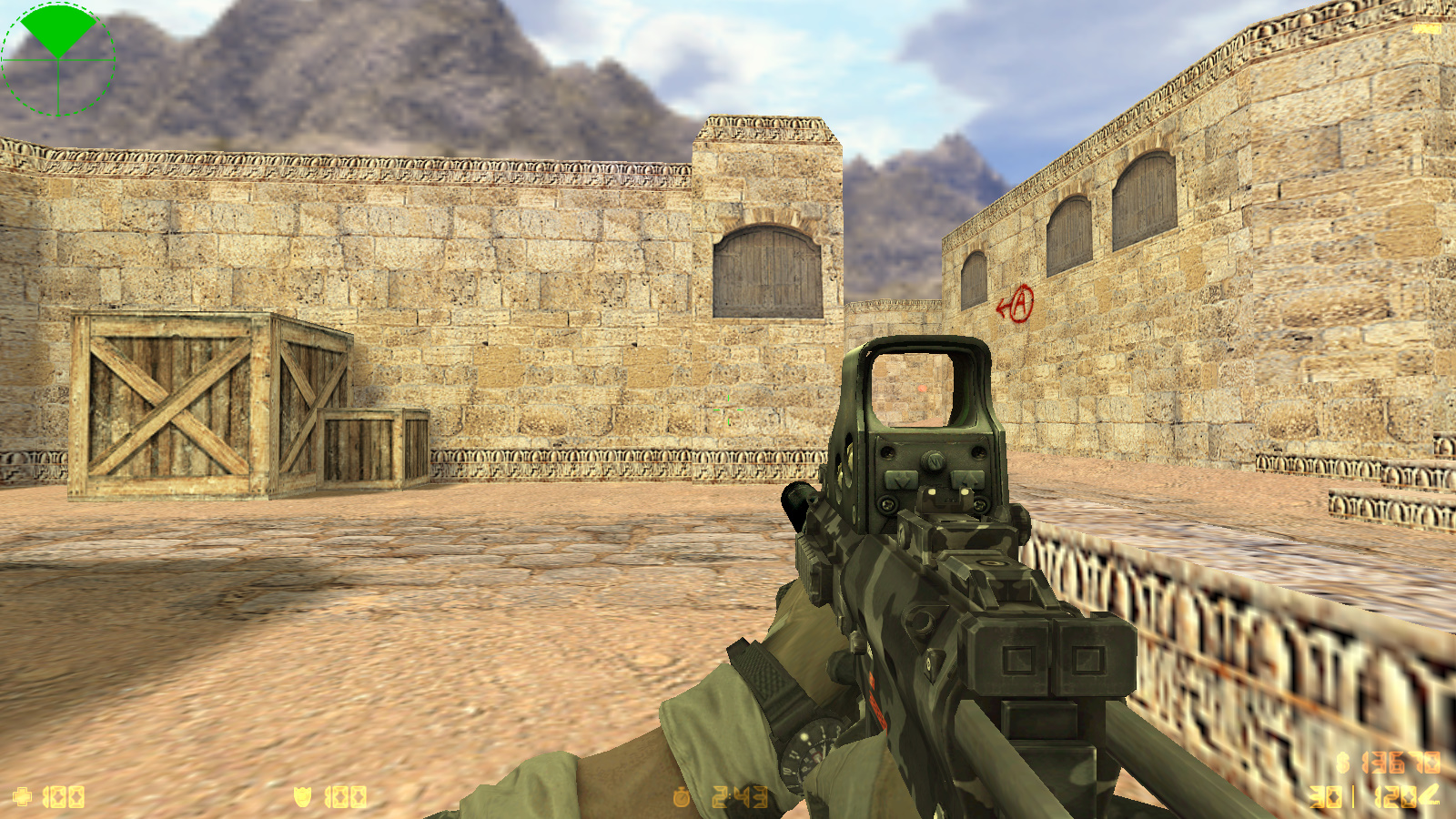This screenshot has height=819, width=1456.
Task: Select the health cross icon
Action: click(22, 797)
